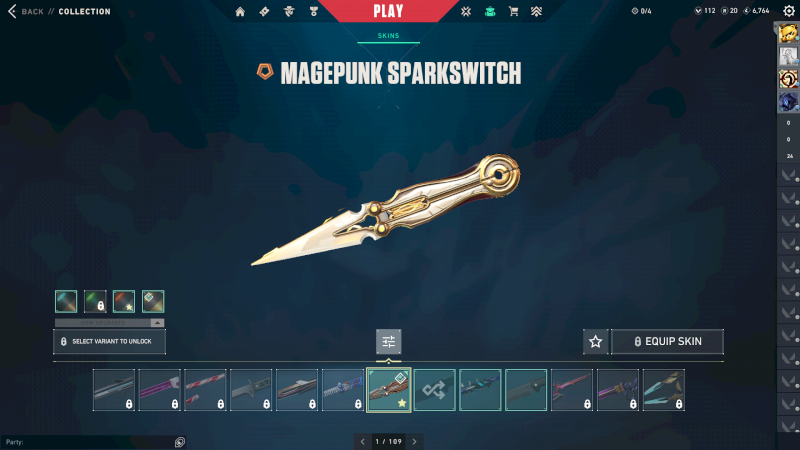The height and width of the screenshot is (450, 800).
Task: Open the top friend avatar in social panel
Action: click(x=788, y=35)
